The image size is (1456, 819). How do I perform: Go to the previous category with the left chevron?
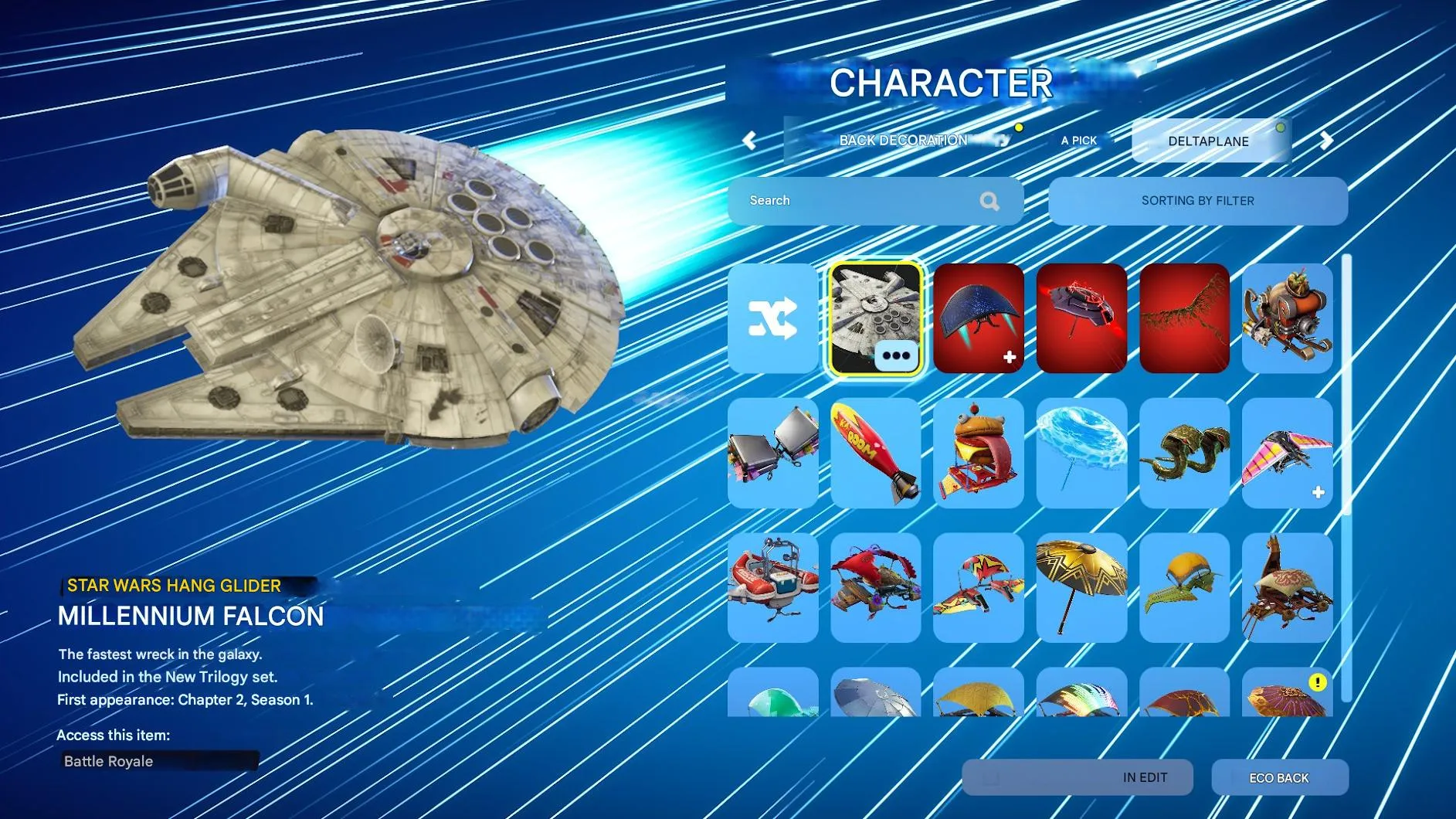click(x=748, y=140)
